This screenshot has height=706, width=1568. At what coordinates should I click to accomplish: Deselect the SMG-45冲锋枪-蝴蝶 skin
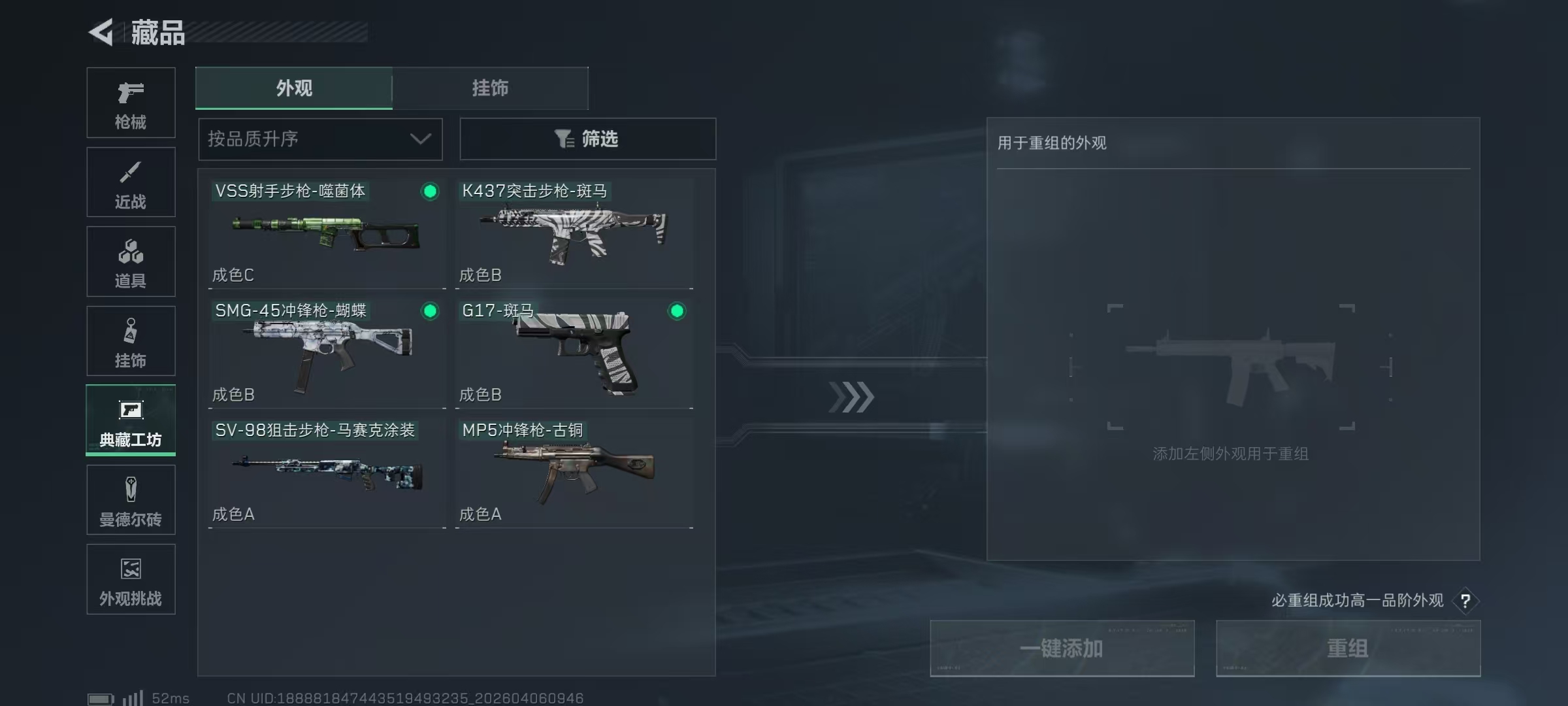coord(429,312)
